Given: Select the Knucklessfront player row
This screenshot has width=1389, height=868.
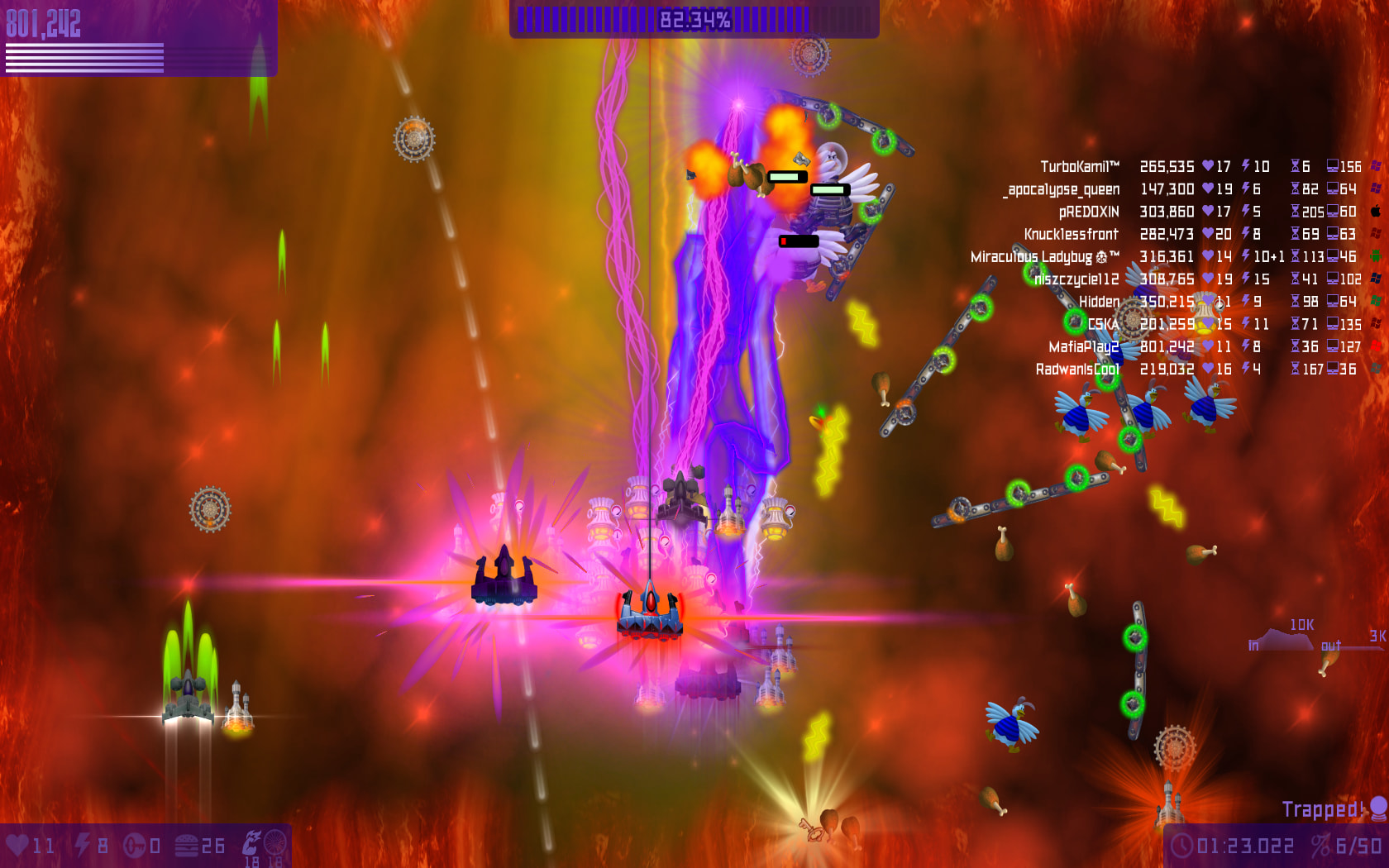Looking at the screenshot, I should click(x=1071, y=235).
